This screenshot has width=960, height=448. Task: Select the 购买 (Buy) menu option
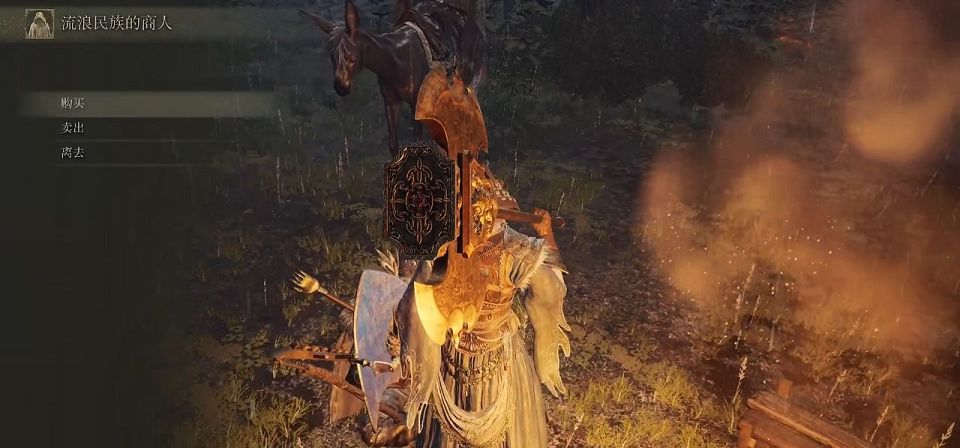click(72, 103)
